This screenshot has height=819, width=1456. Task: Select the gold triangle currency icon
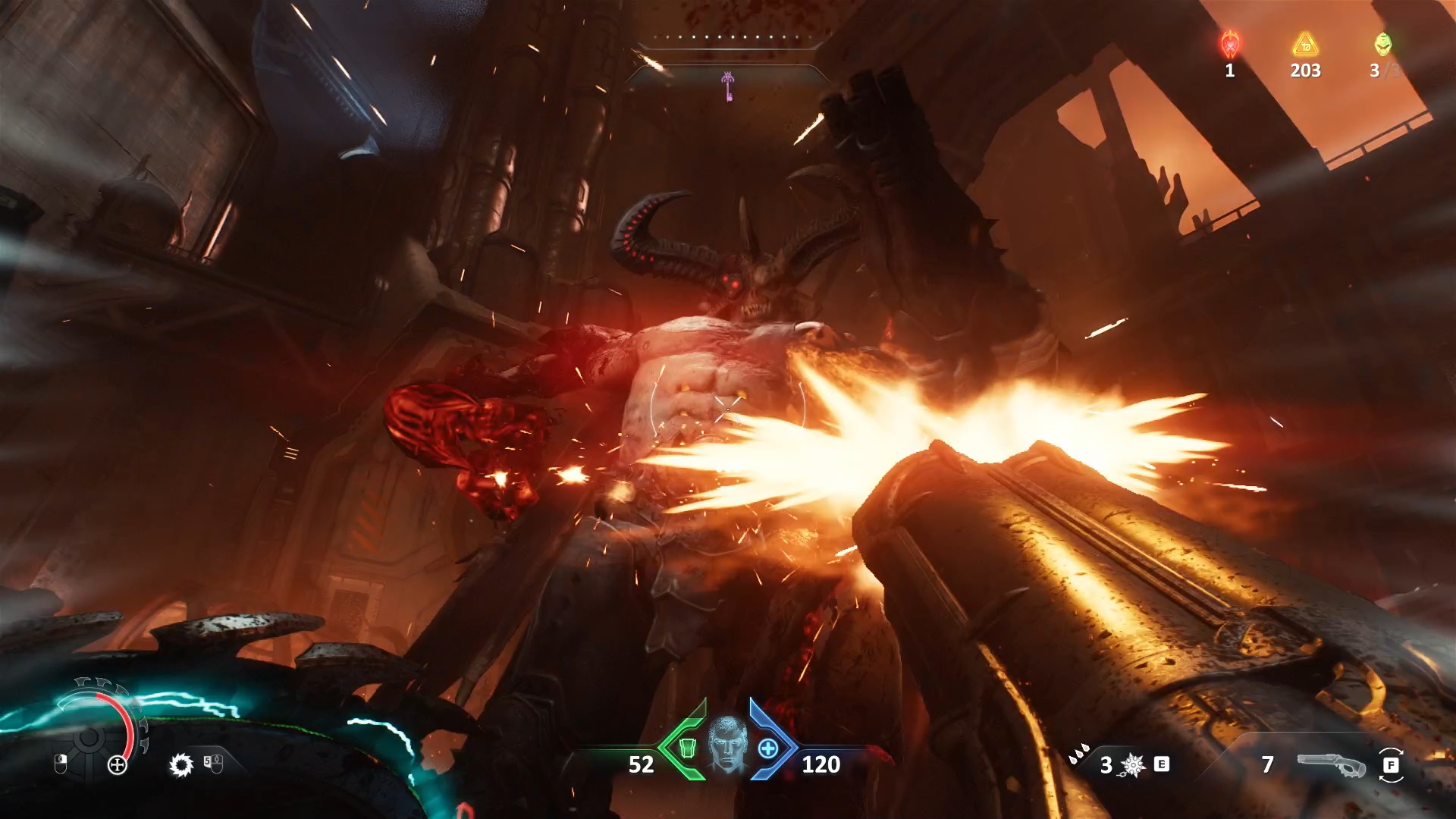1305,45
